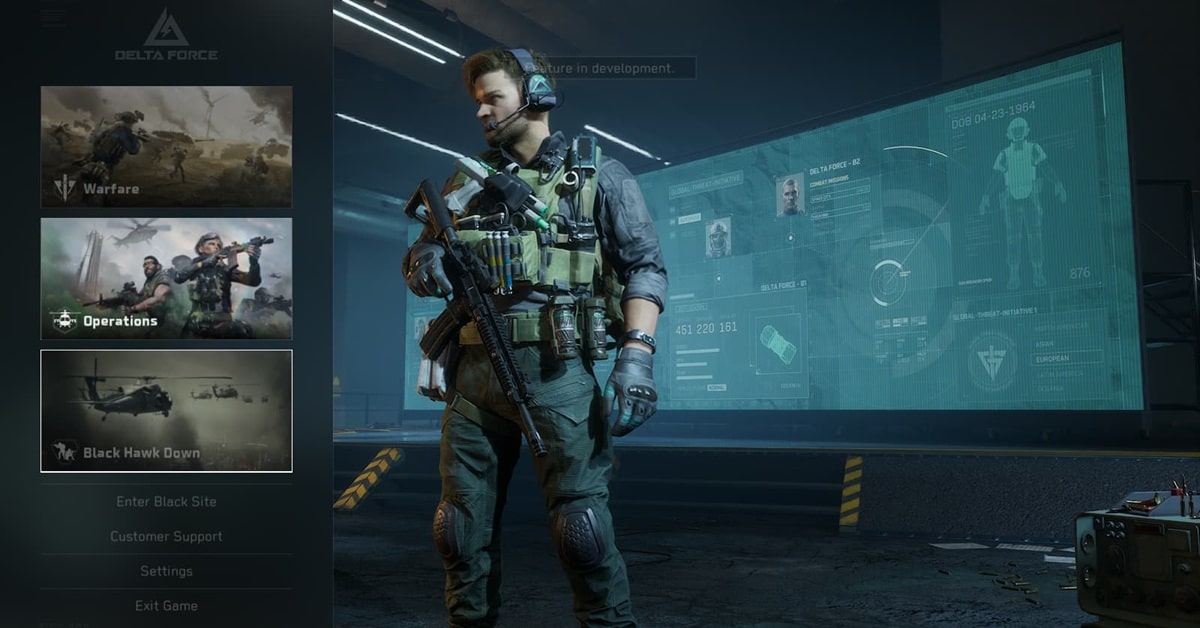Open the Settings menu
Viewport: 1200px width, 628px height.
click(166, 571)
